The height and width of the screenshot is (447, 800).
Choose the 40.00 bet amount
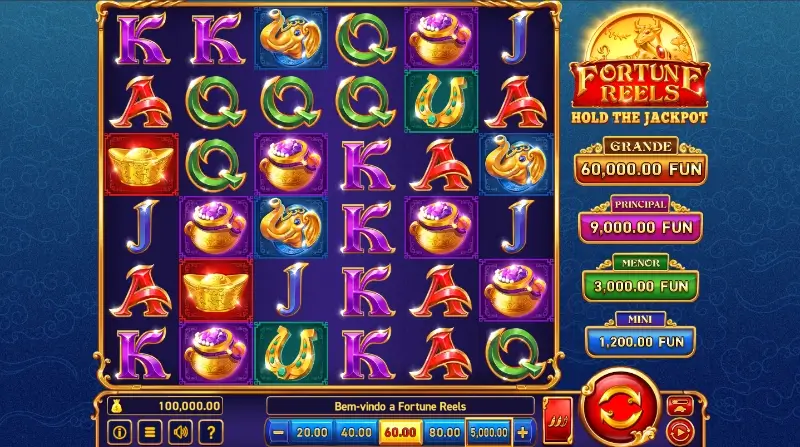coord(355,434)
